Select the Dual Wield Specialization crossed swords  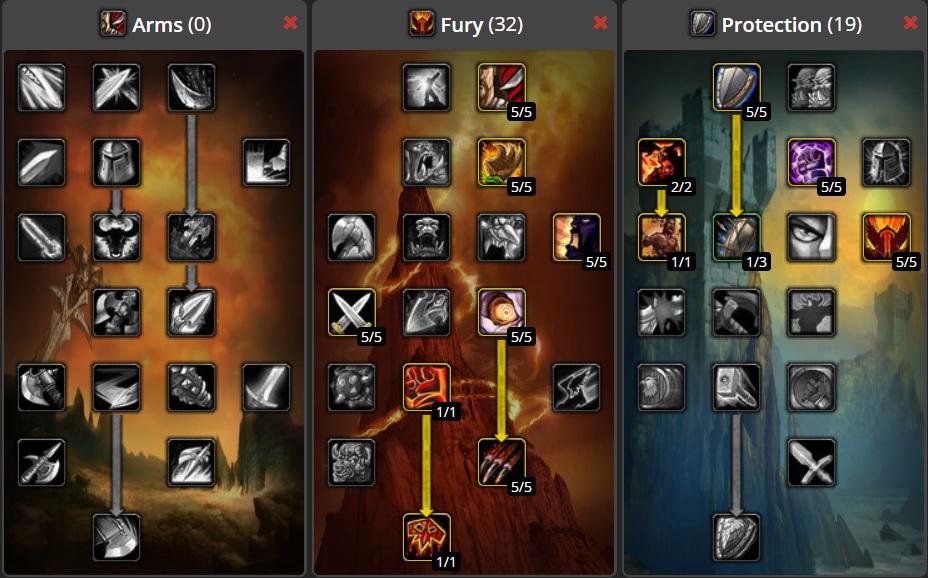(x=352, y=312)
